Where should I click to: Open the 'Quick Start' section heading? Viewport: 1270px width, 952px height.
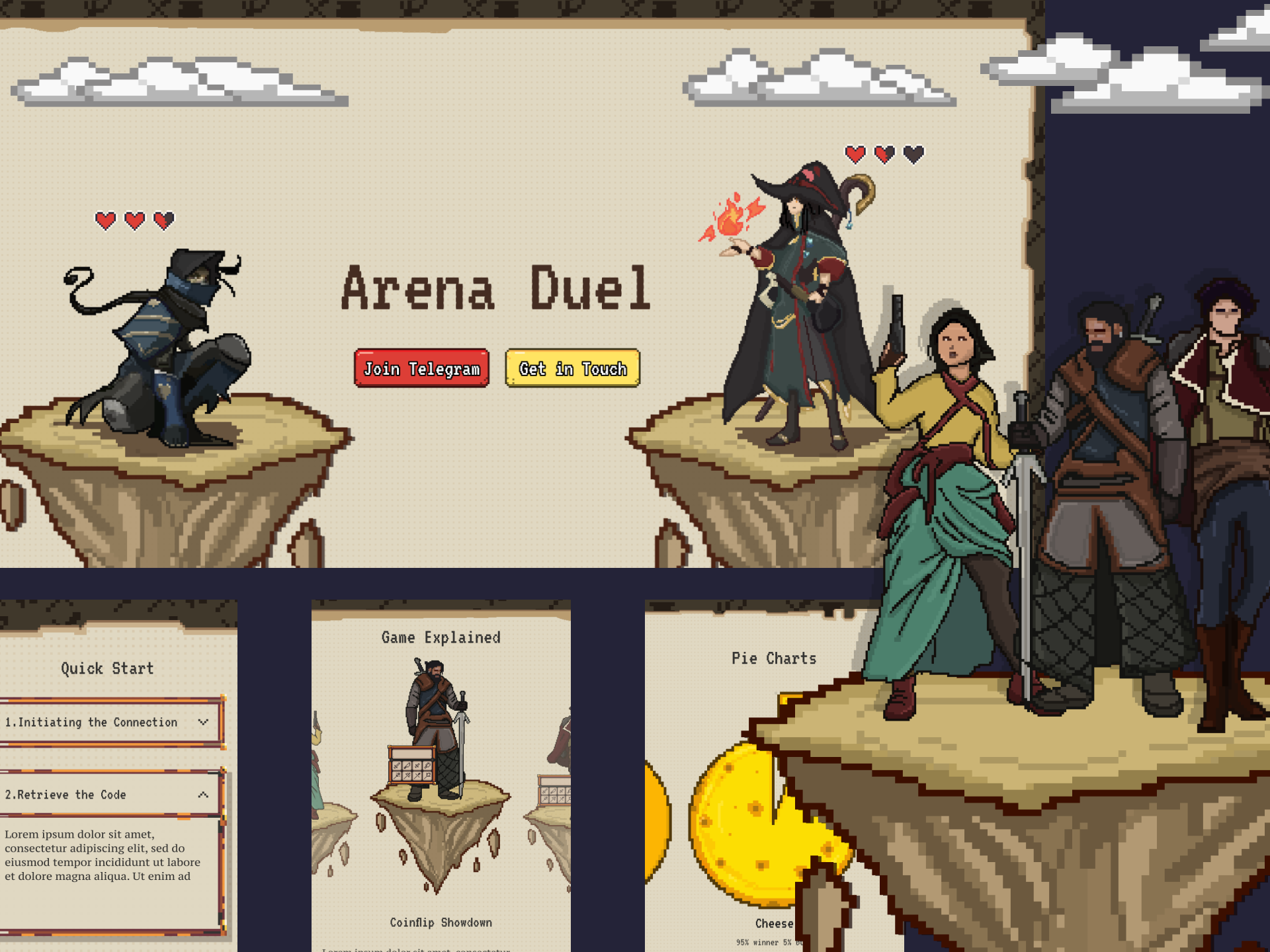(108, 668)
